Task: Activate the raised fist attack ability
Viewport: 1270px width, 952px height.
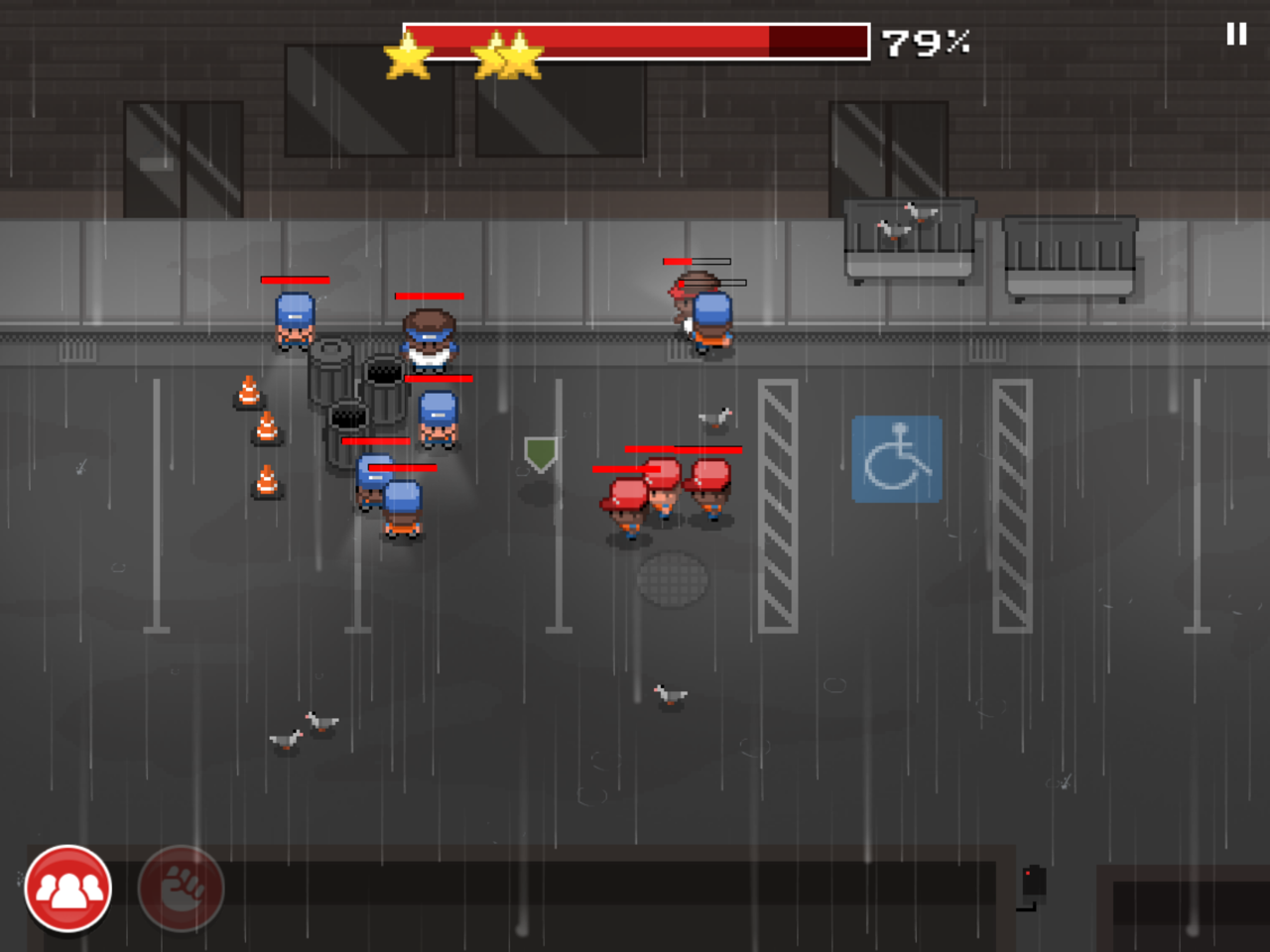Action: tap(182, 889)
